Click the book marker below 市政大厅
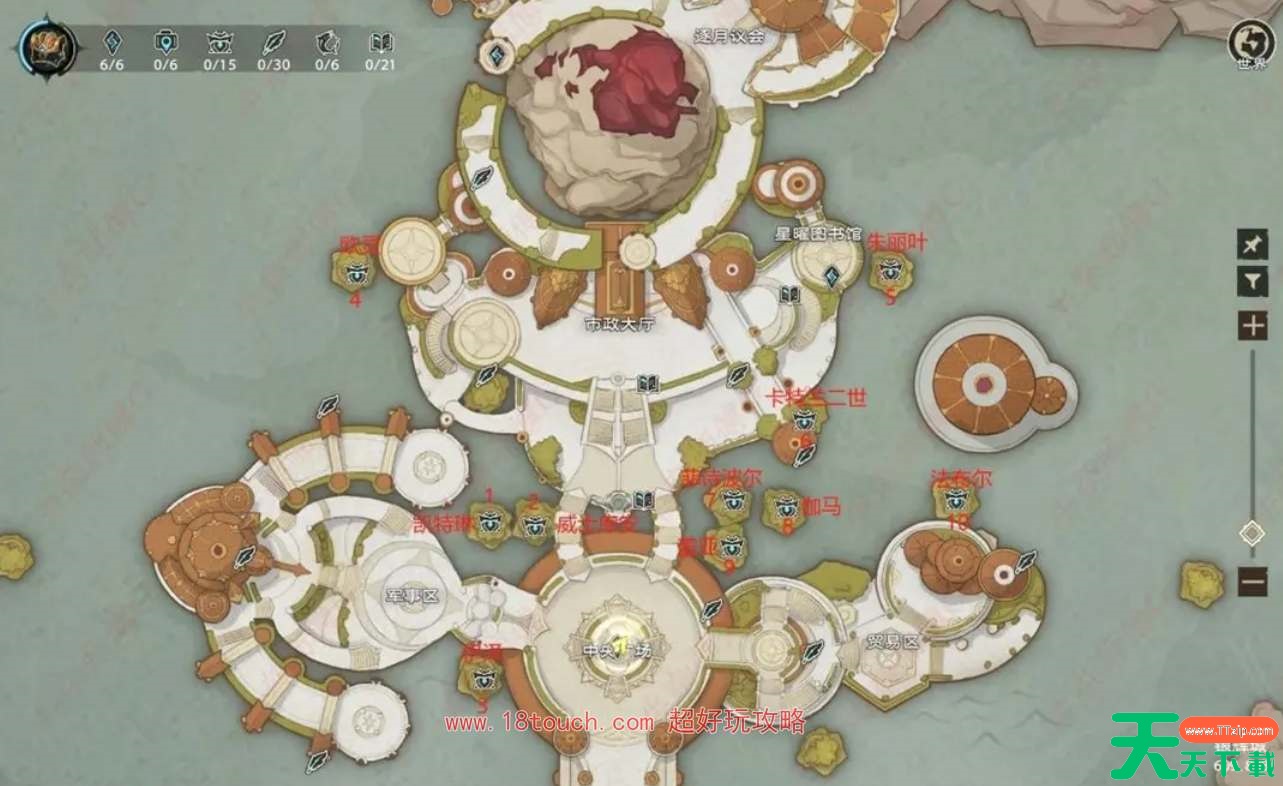 647,382
